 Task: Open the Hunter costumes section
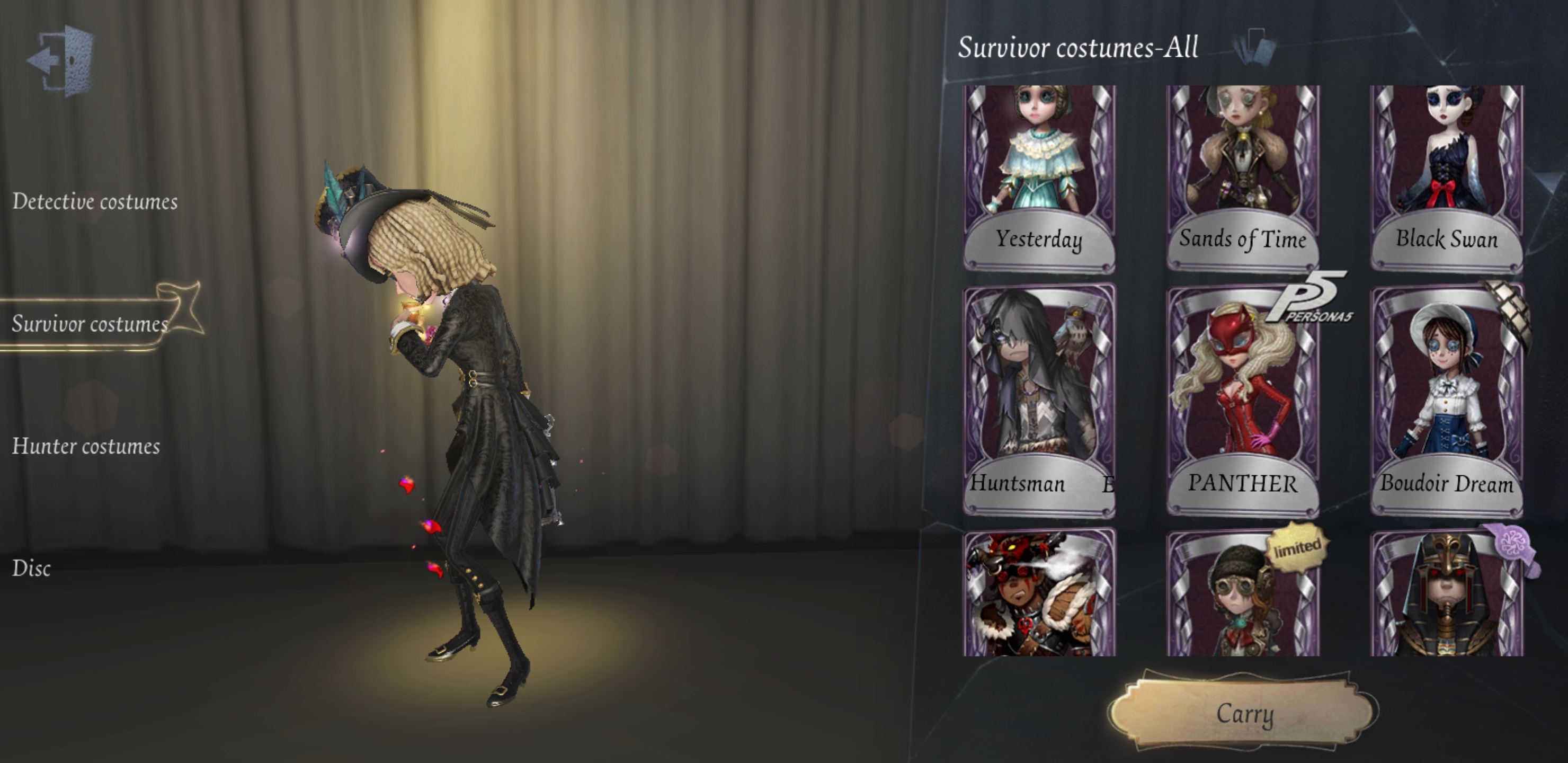point(86,446)
